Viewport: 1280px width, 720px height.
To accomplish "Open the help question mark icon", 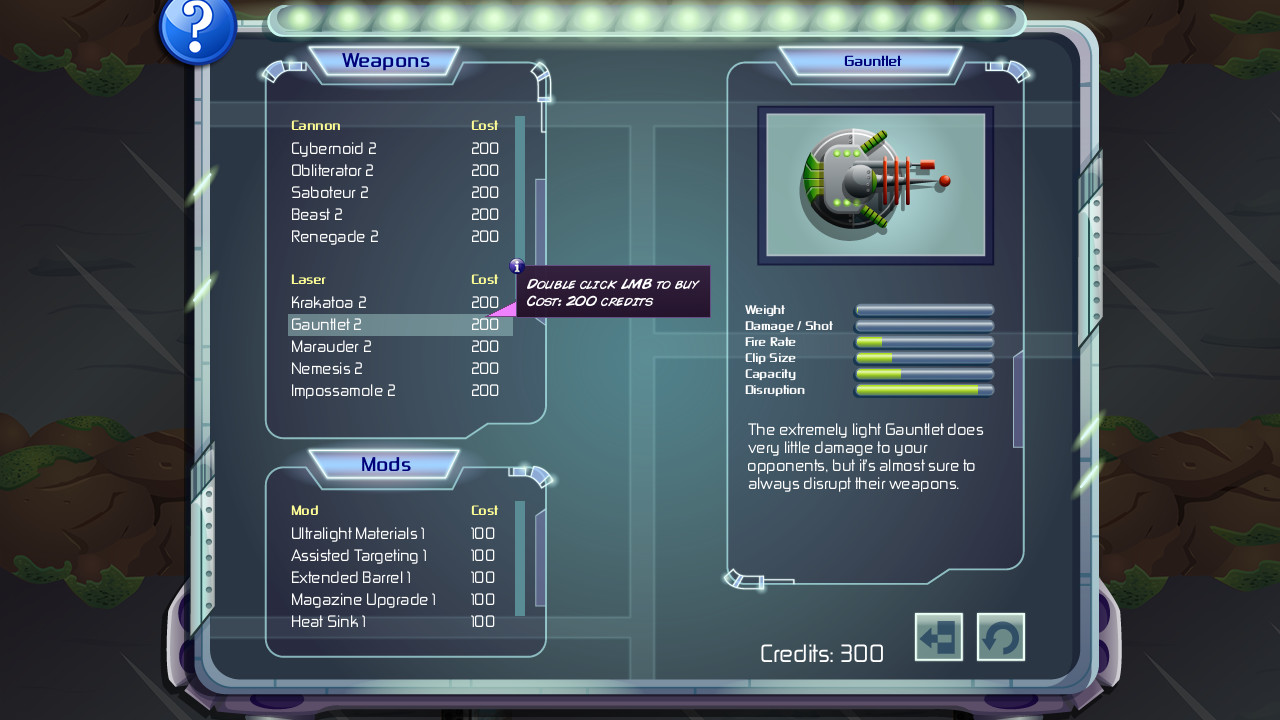I will (x=196, y=30).
